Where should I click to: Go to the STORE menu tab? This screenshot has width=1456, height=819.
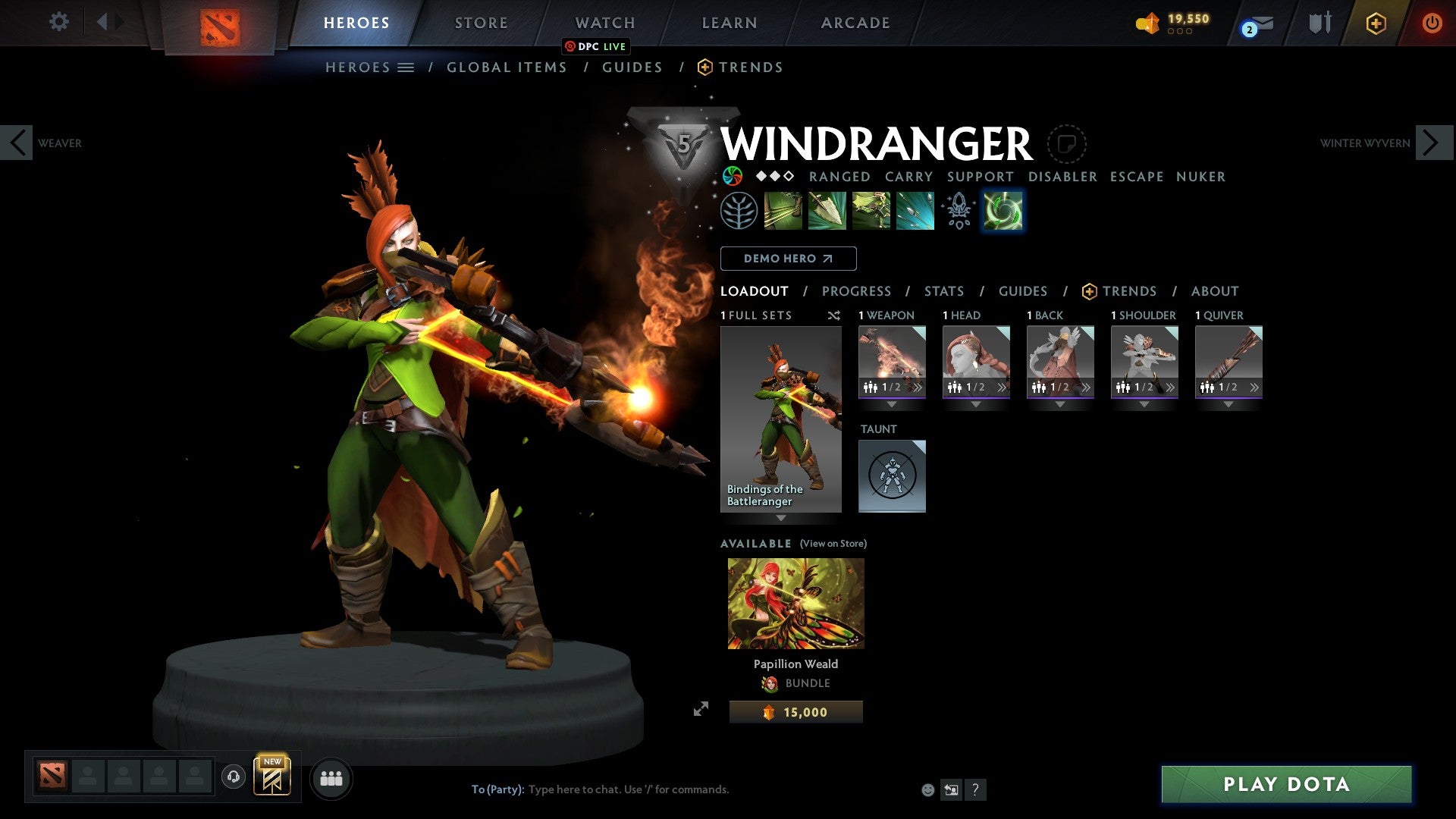[x=481, y=22]
